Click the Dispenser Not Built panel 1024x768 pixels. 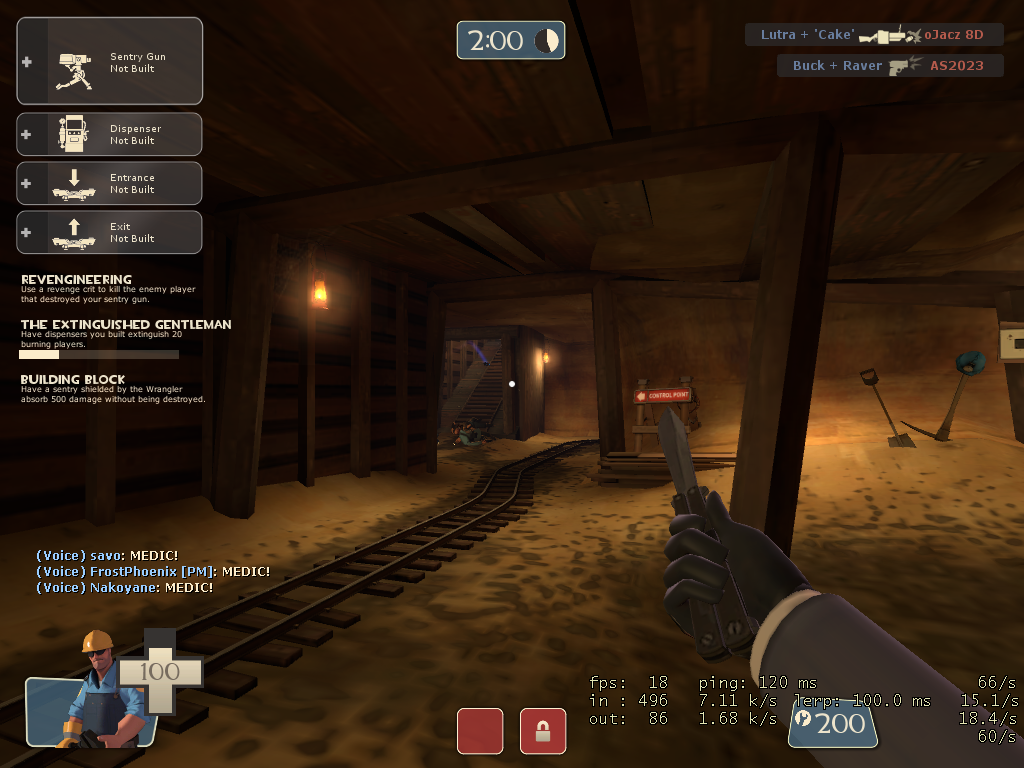[110, 134]
